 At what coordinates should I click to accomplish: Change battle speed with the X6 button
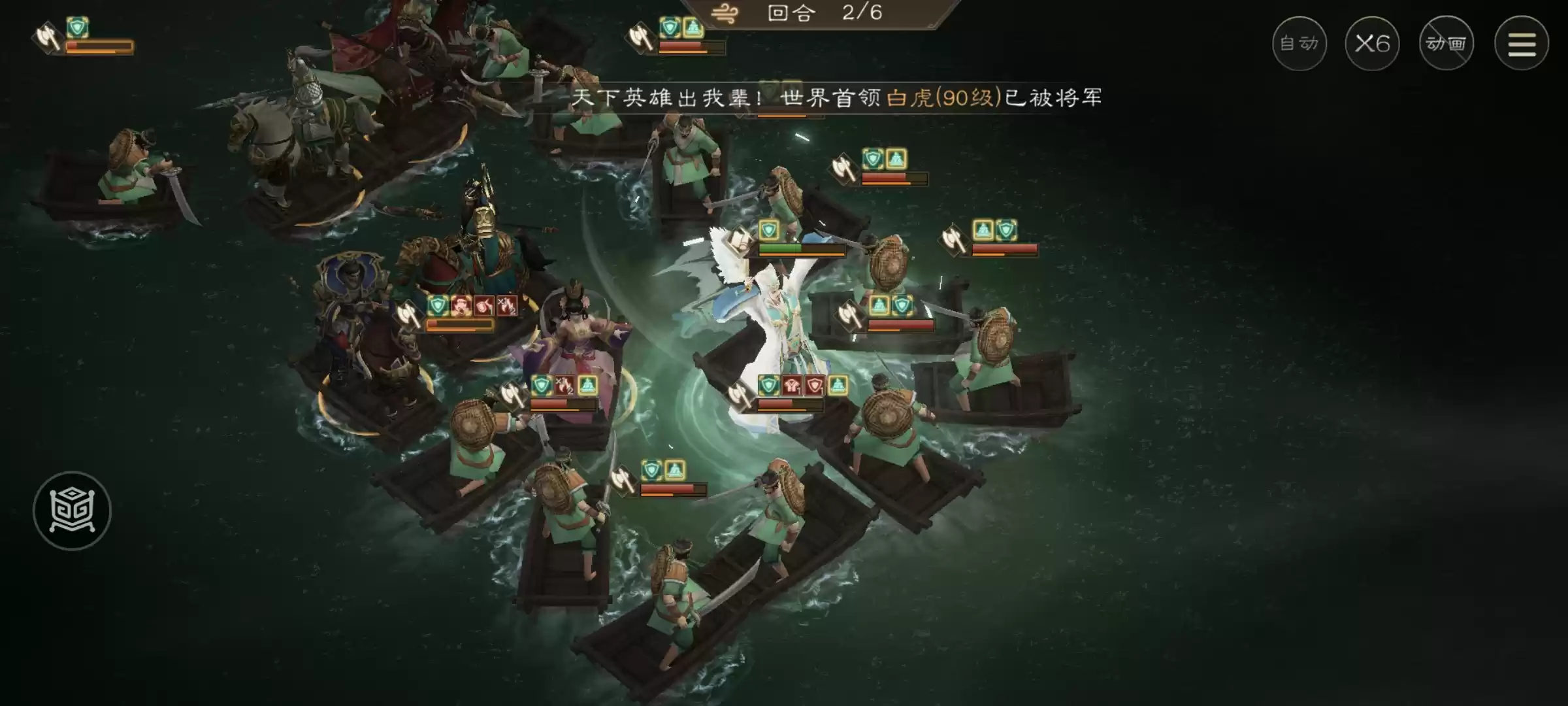(x=1372, y=42)
